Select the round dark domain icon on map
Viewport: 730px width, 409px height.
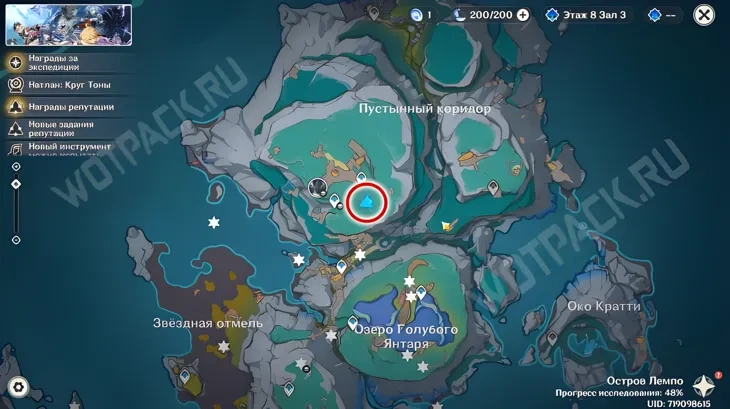point(319,186)
